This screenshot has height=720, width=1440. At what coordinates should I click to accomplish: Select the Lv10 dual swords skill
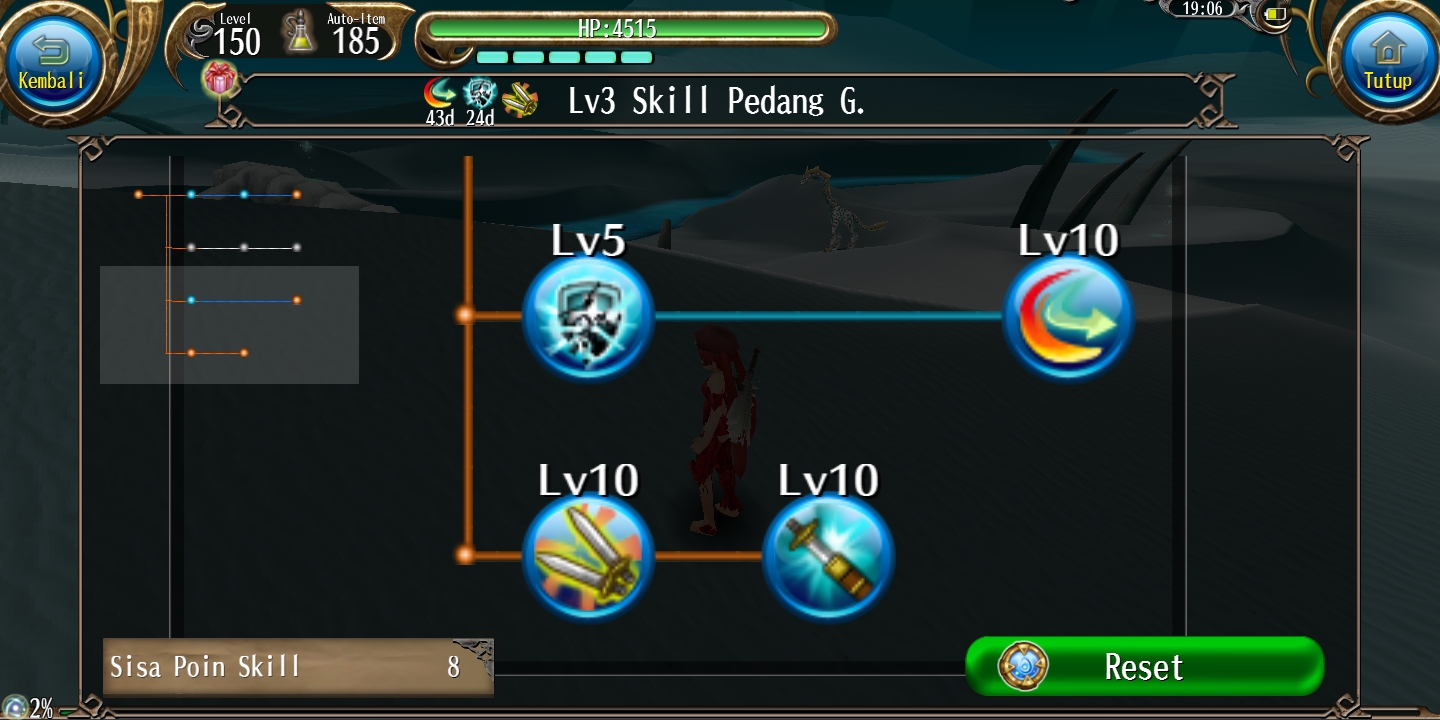pos(588,556)
